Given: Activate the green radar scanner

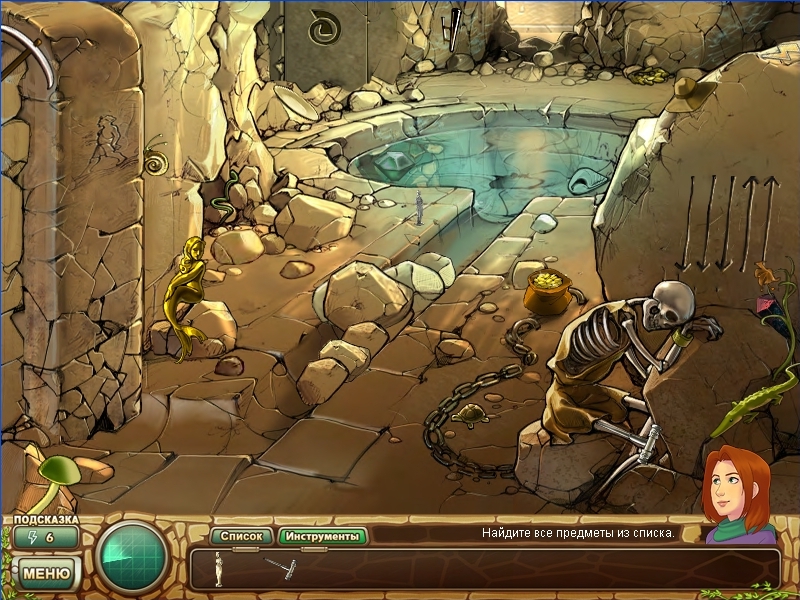Looking at the screenshot, I should (131, 559).
